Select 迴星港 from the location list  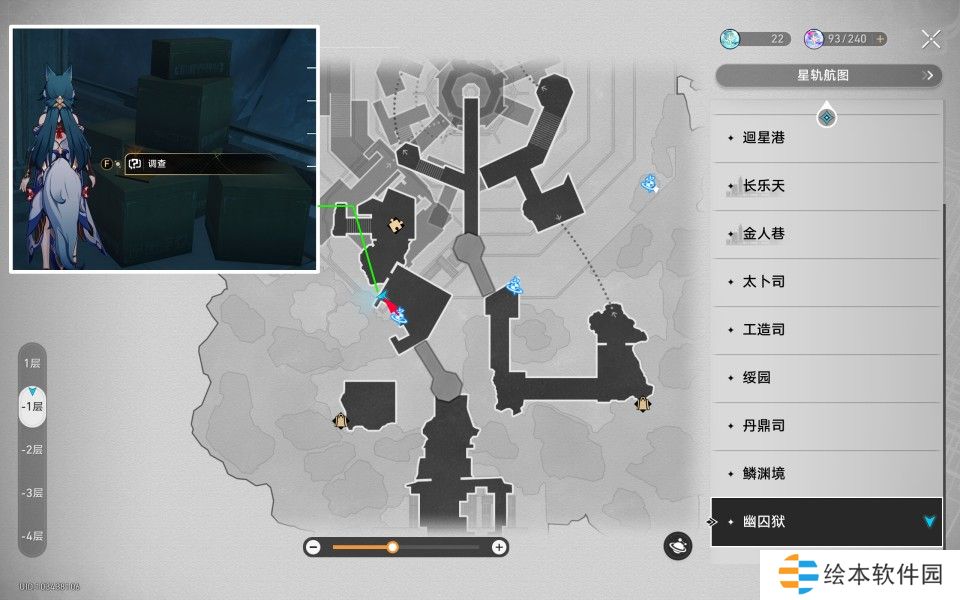pyautogui.click(x=826, y=138)
